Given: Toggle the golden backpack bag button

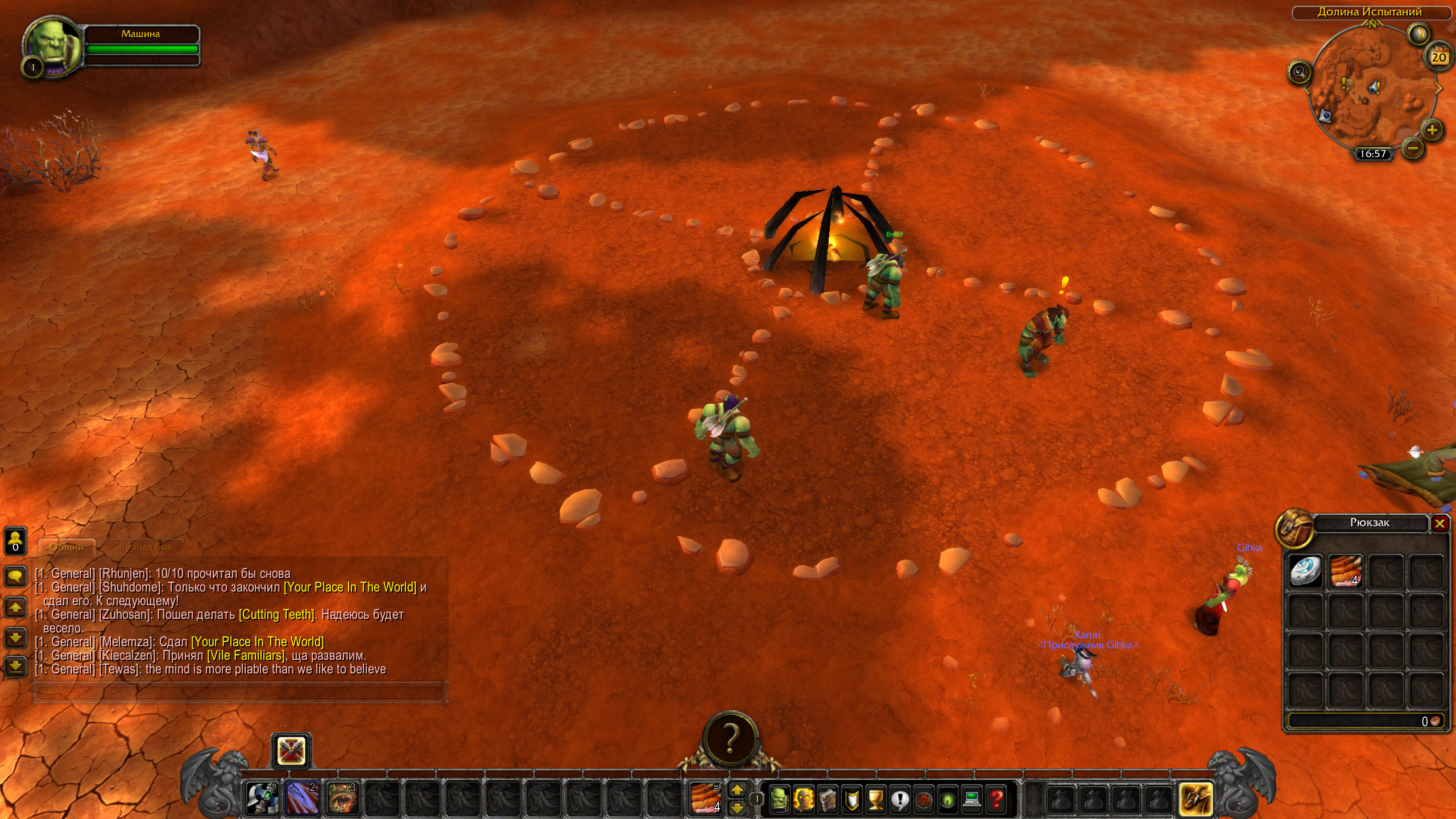Looking at the screenshot, I should coord(1195,799).
